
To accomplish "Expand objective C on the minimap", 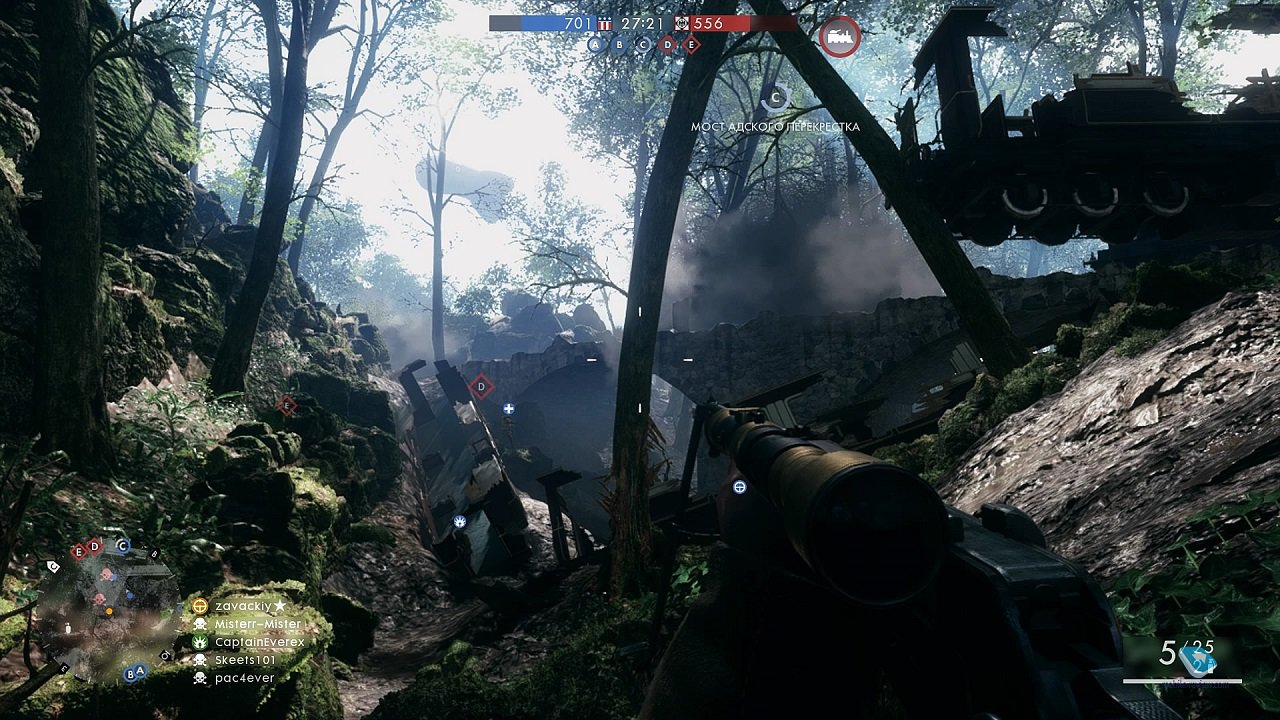I will [122, 546].
